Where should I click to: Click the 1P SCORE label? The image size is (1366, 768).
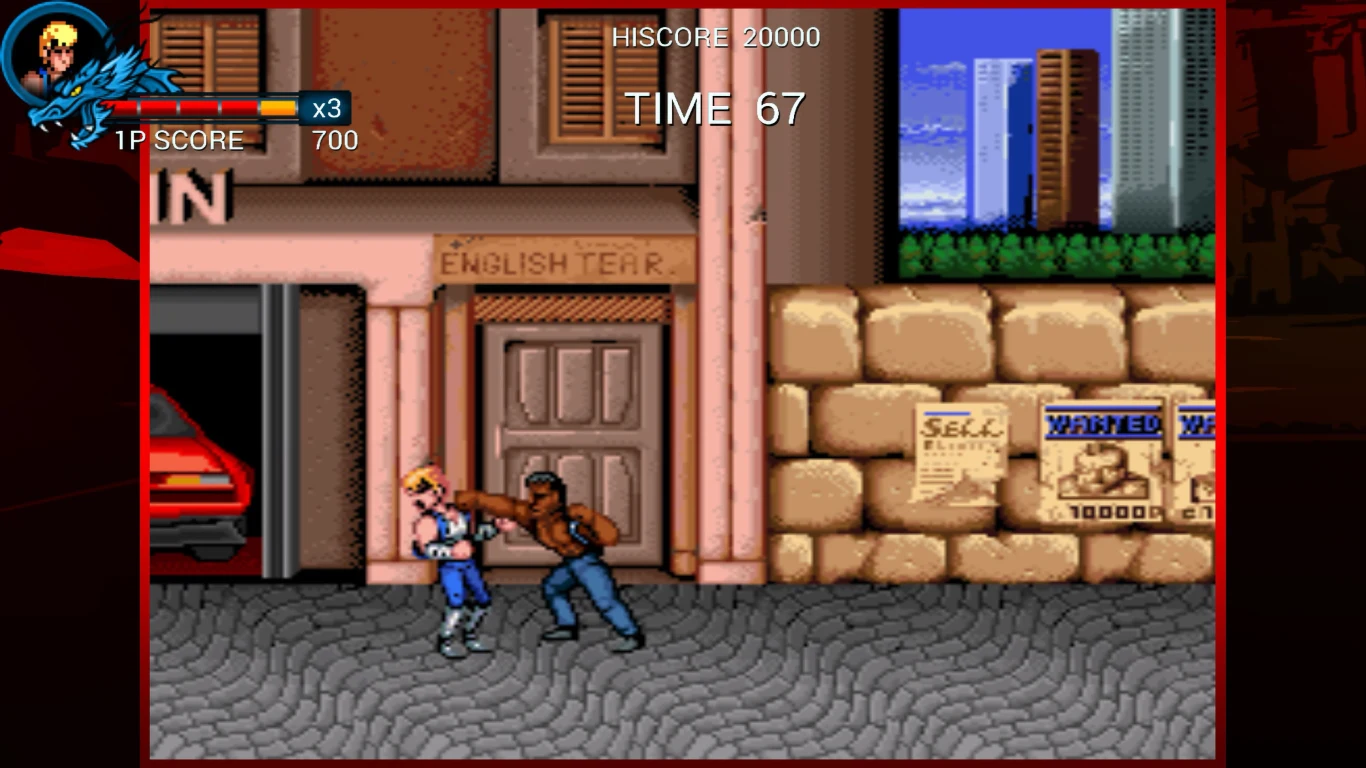[x=178, y=140]
